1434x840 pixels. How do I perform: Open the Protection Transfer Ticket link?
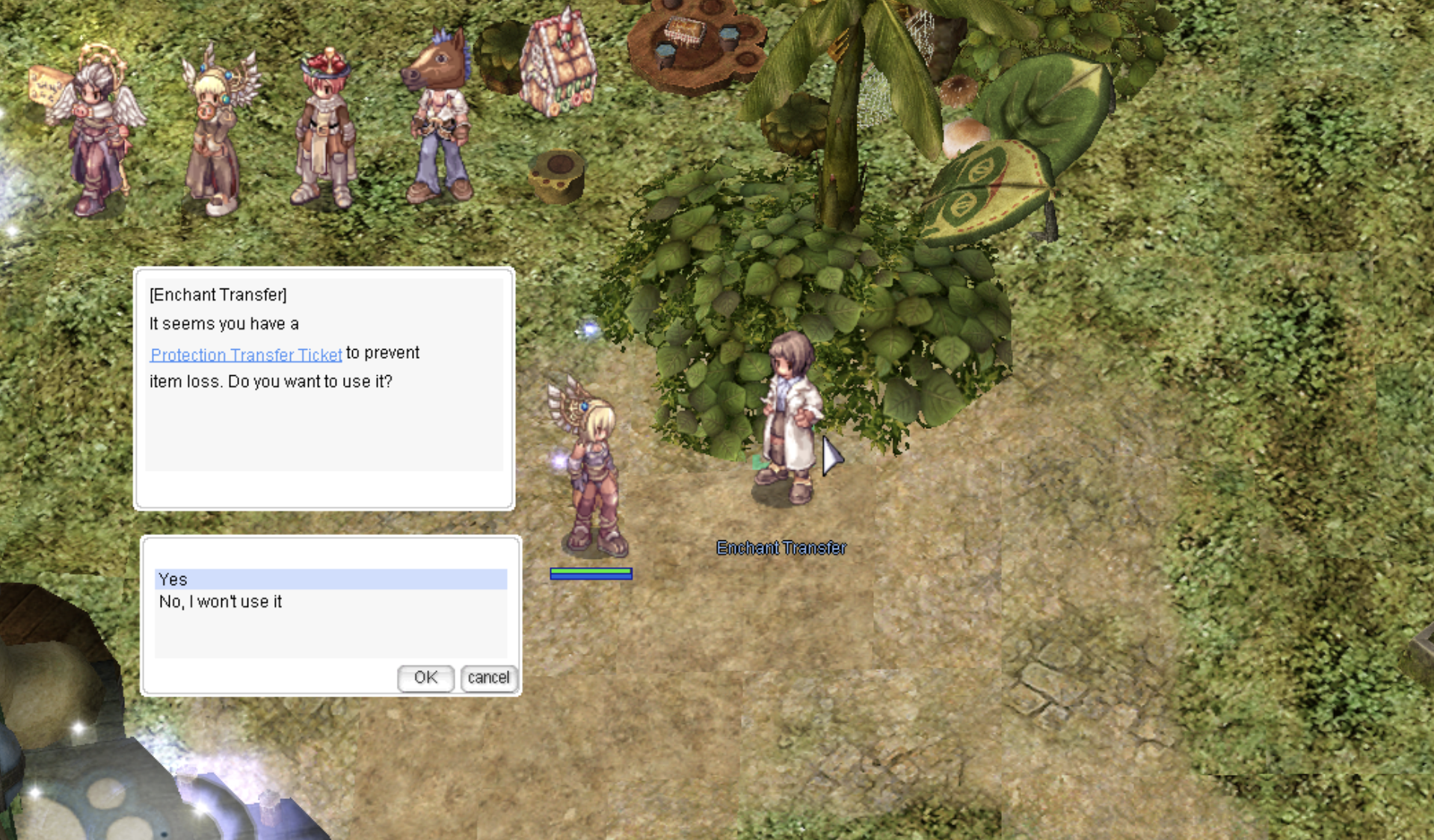(246, 354)
